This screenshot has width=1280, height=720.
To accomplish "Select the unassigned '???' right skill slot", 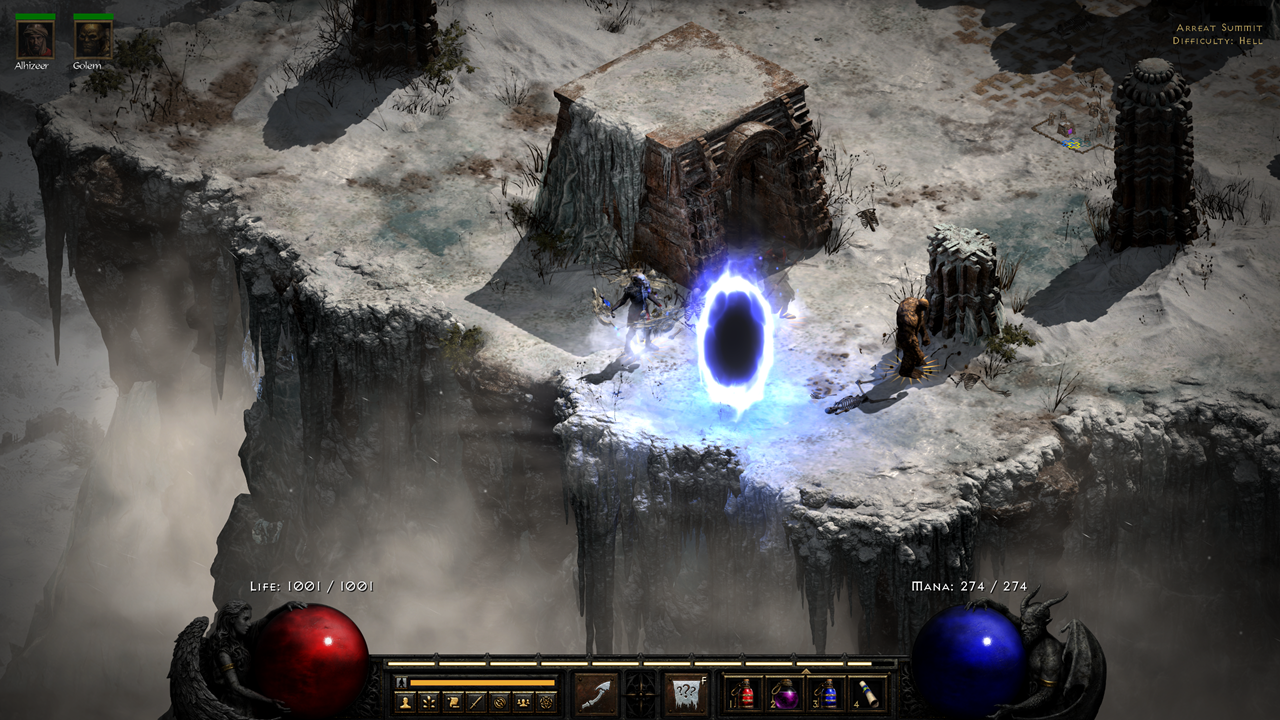I will point(685,691).
